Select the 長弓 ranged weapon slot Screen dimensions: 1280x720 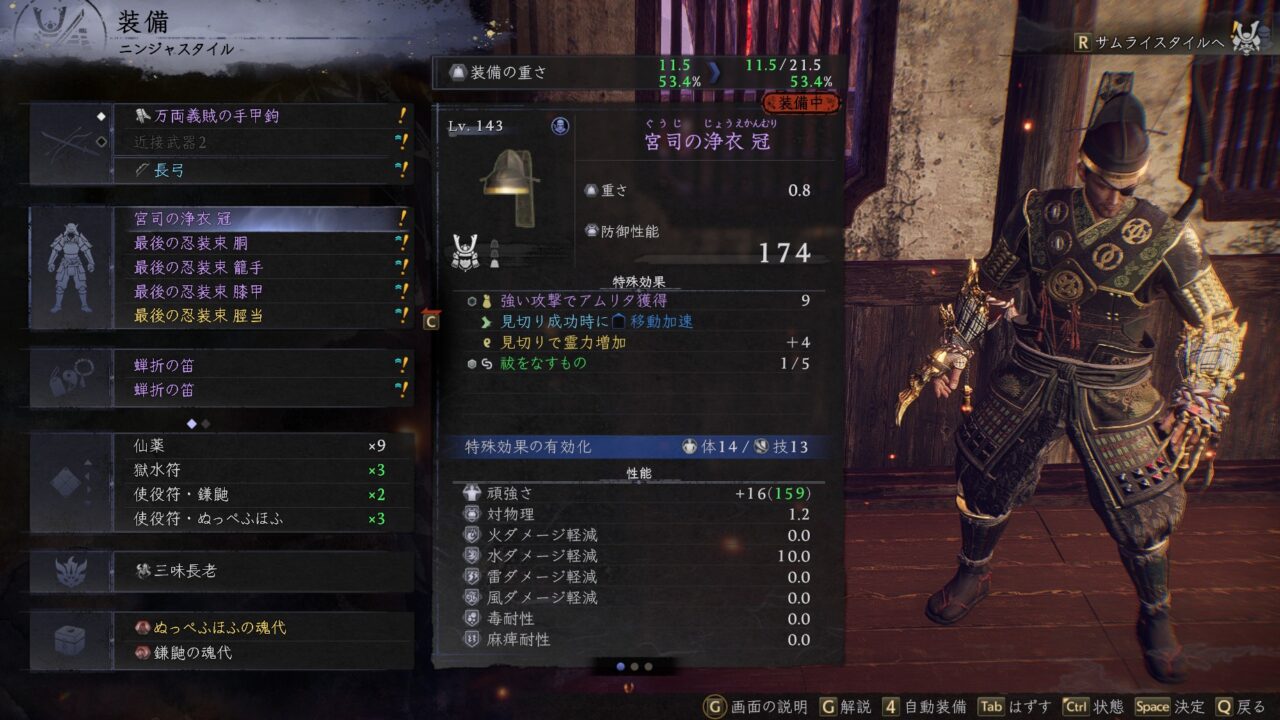pyautogui.click(x=260, y=170)
